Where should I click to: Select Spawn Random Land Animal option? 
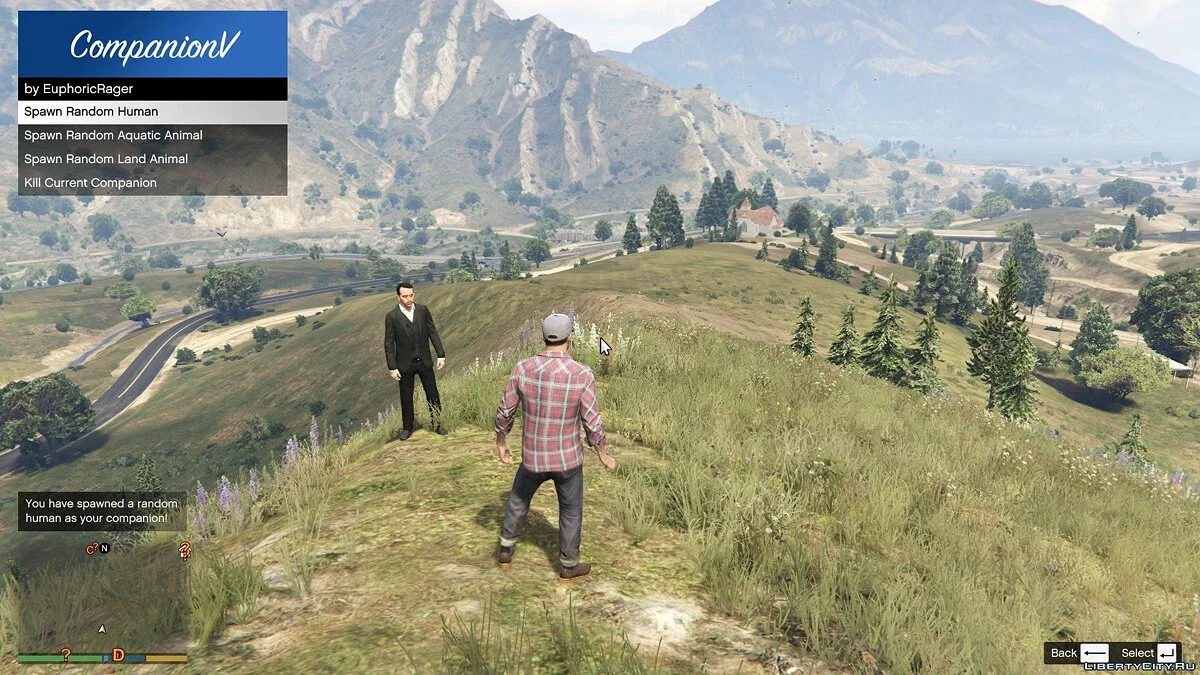click(152, 159)
